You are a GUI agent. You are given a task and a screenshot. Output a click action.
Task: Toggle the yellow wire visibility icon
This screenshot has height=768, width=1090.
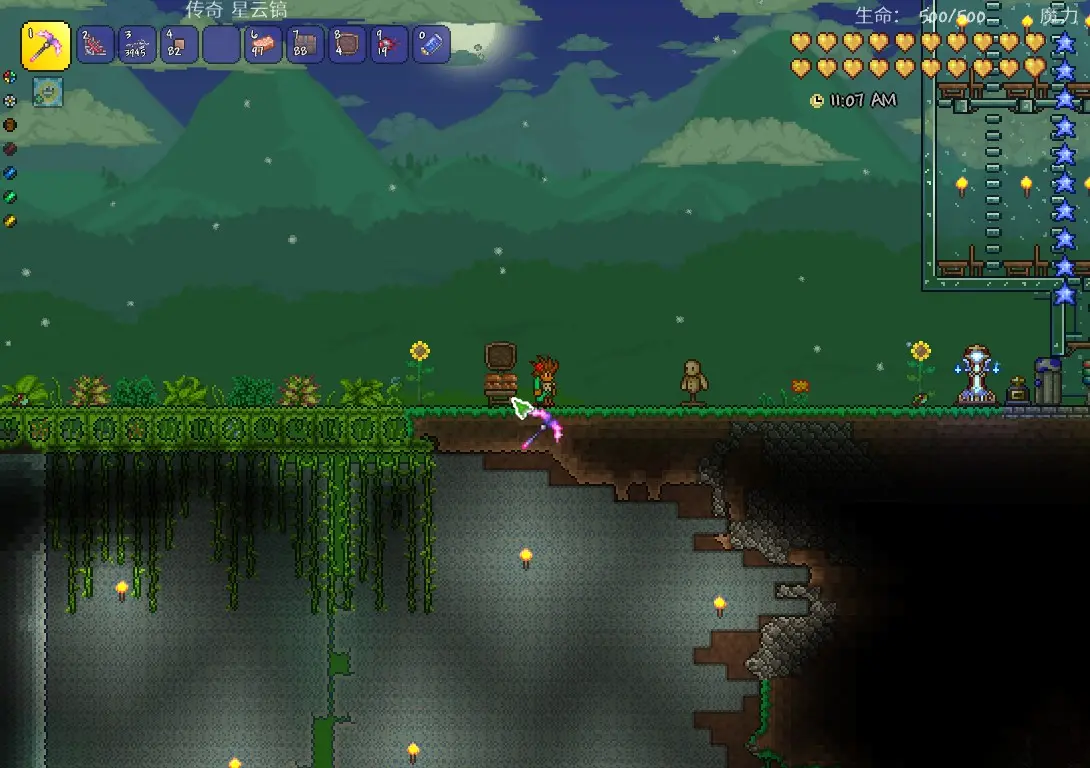10,220
